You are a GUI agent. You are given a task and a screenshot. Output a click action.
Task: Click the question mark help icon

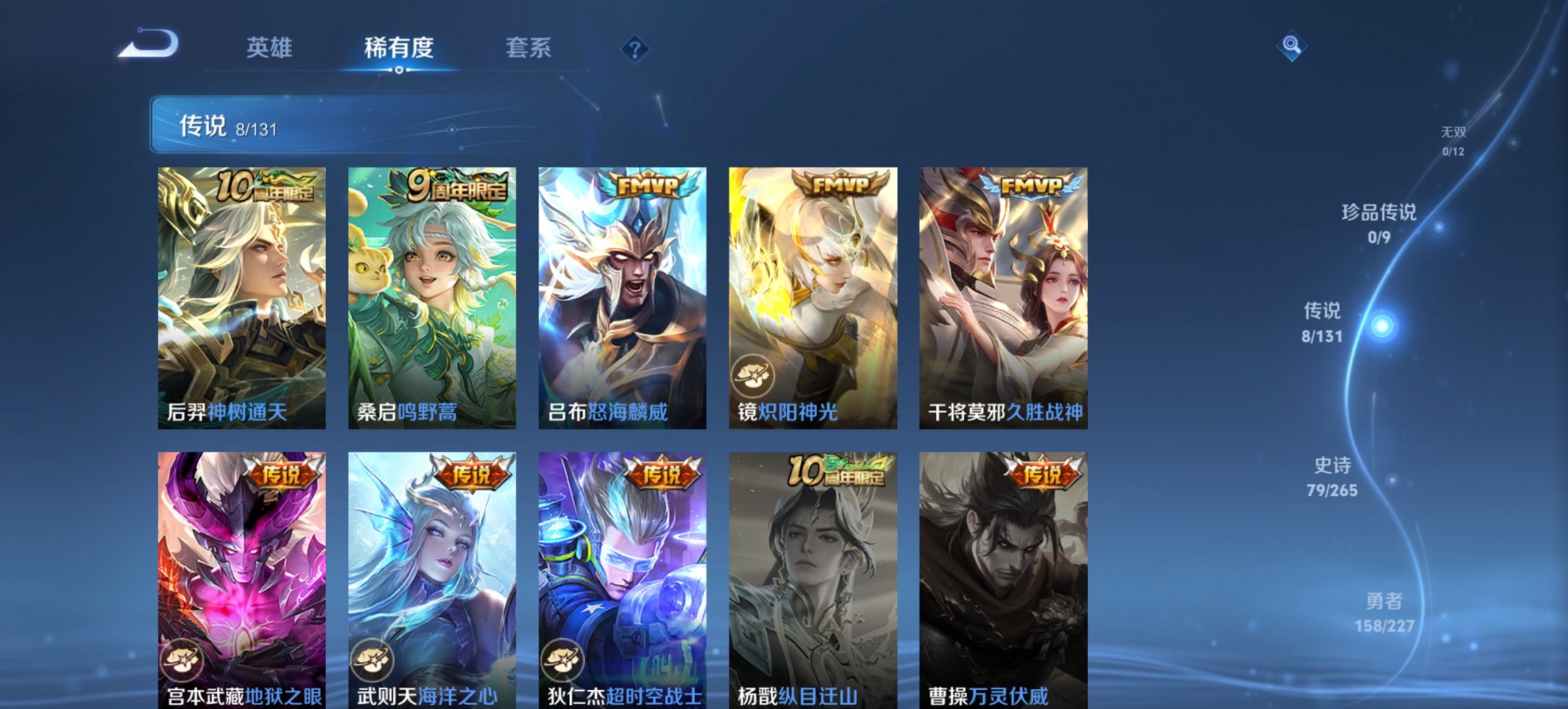[x=635, y=48]
